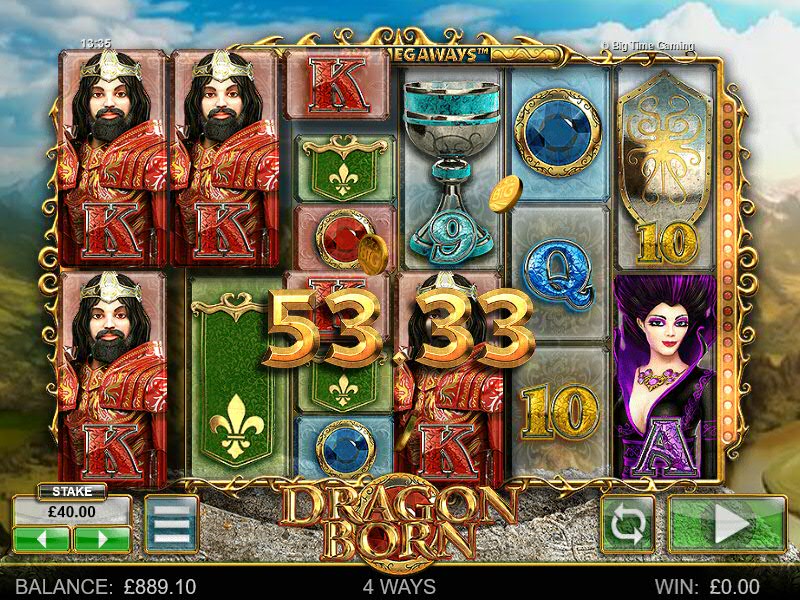The height and width of the screenshot is (600, 800).
Task: Increase the stake with the right arrow
Action: pos(101,540)
